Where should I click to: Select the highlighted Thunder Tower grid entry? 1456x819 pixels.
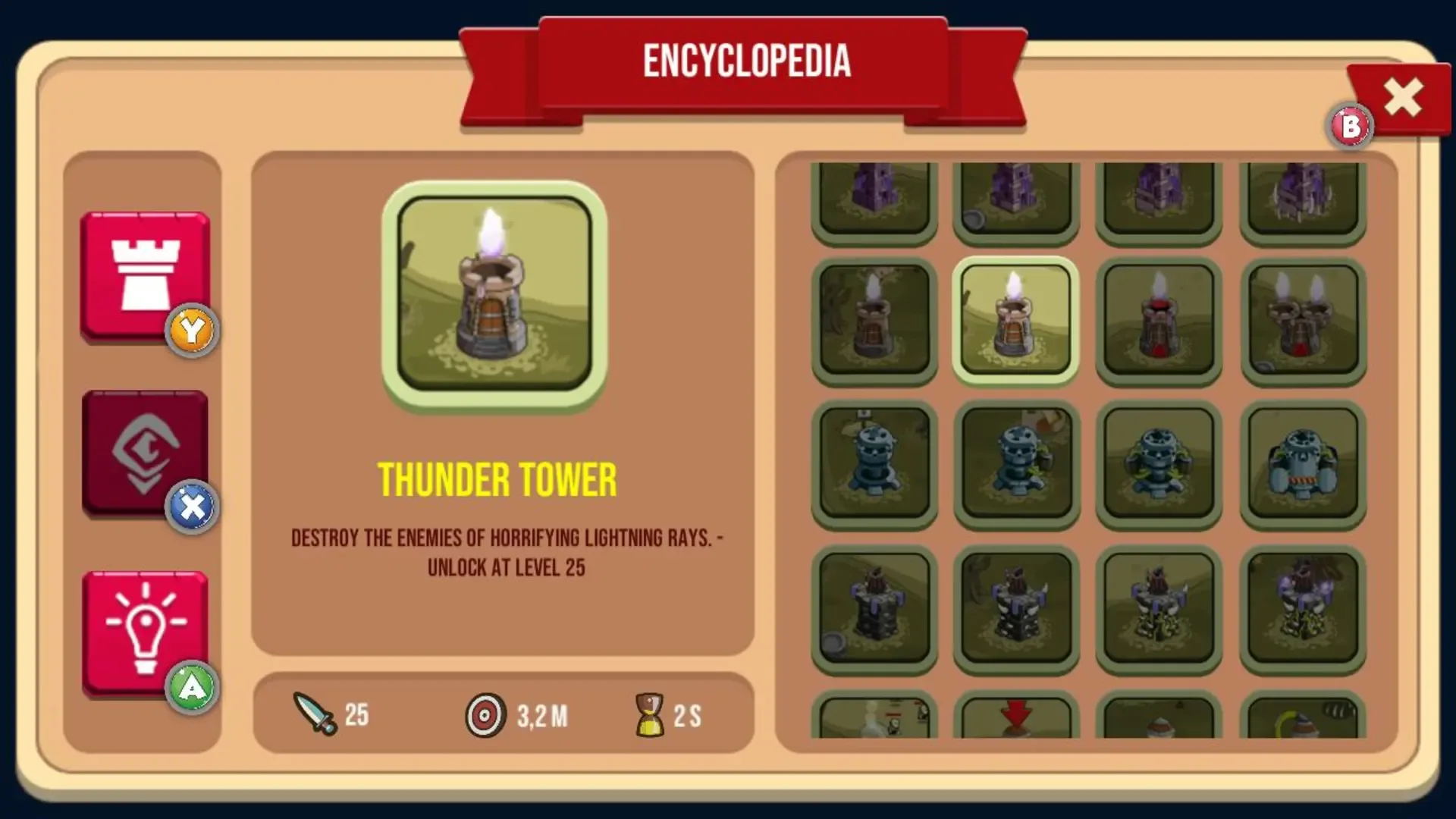coord(1016,320)
